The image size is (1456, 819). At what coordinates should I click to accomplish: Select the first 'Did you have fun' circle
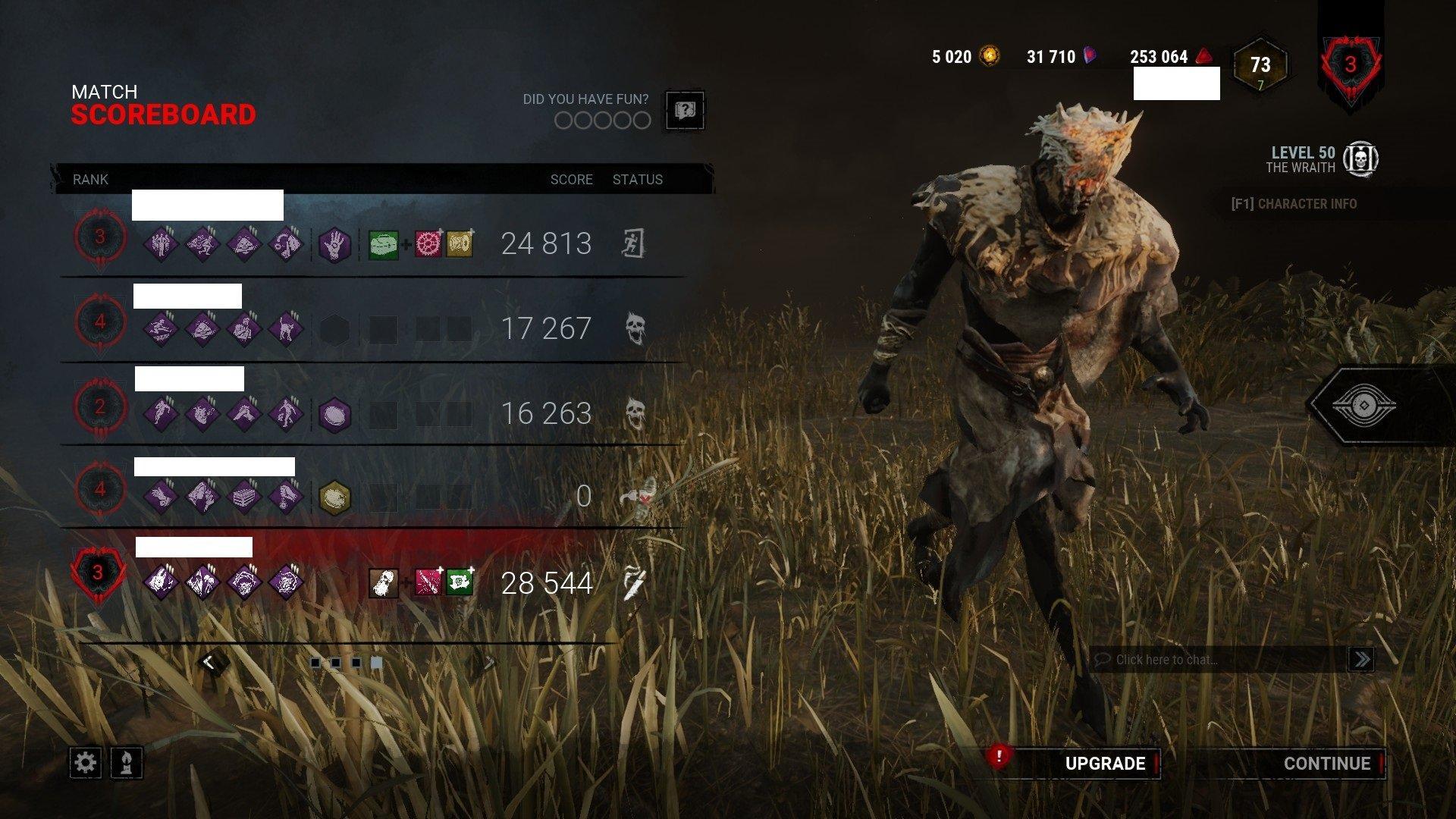coord(564,121)
